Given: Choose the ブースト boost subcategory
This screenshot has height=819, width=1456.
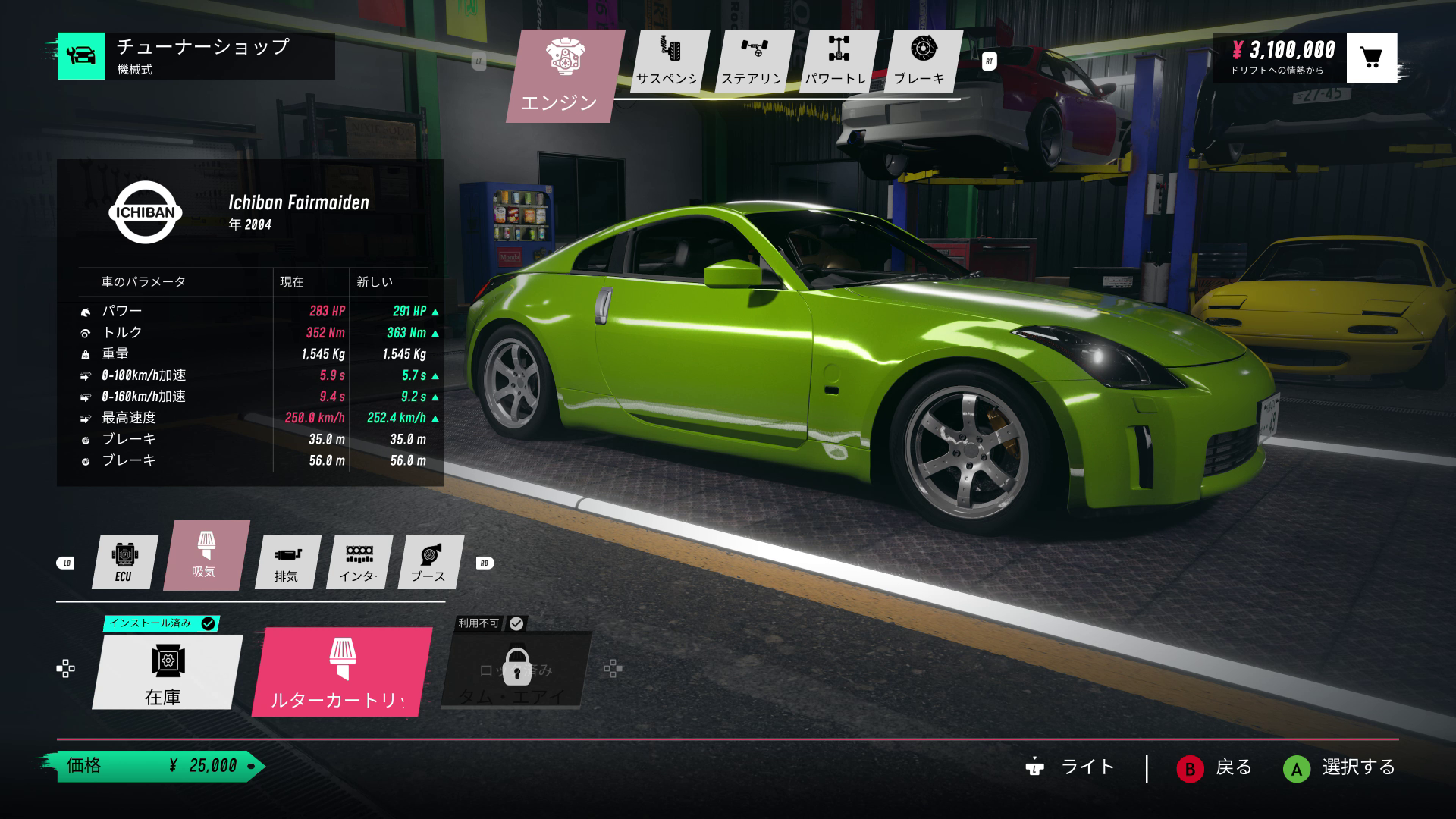Looking at the screenshot, I should pos(429,562).
